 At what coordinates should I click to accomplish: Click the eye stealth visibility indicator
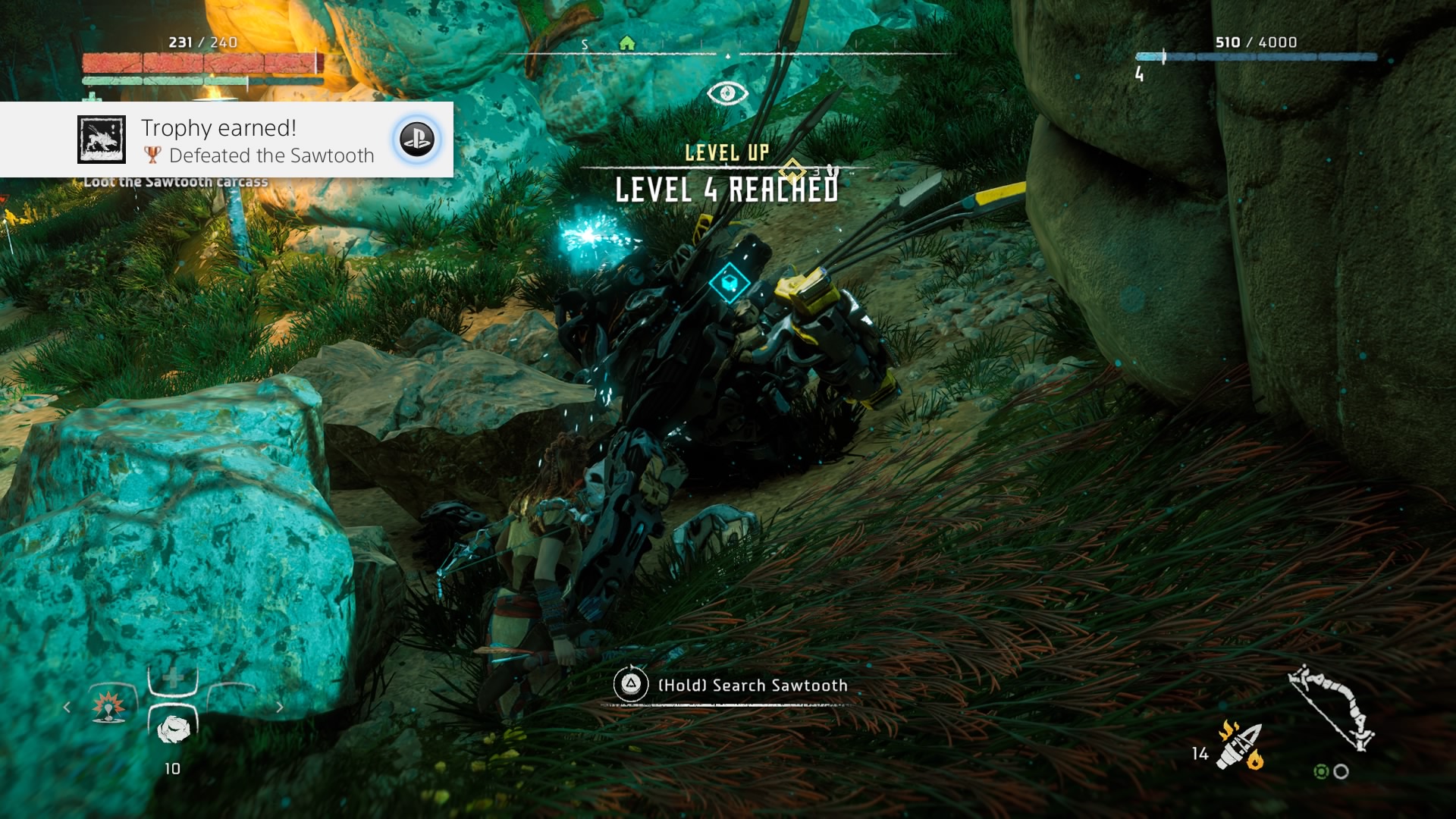(727, 93)
